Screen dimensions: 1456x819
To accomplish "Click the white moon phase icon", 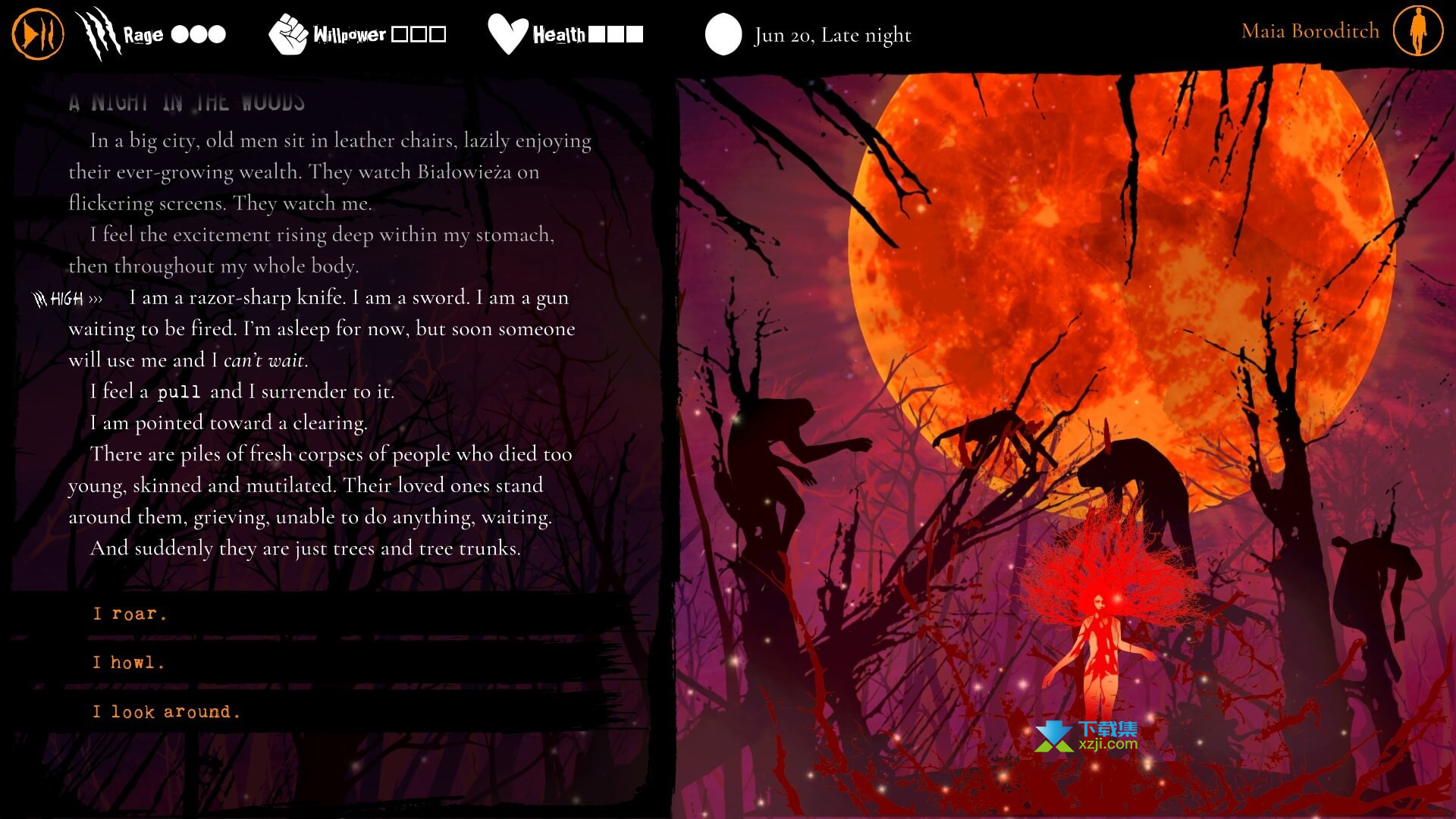I will click(x=723, y=34).
